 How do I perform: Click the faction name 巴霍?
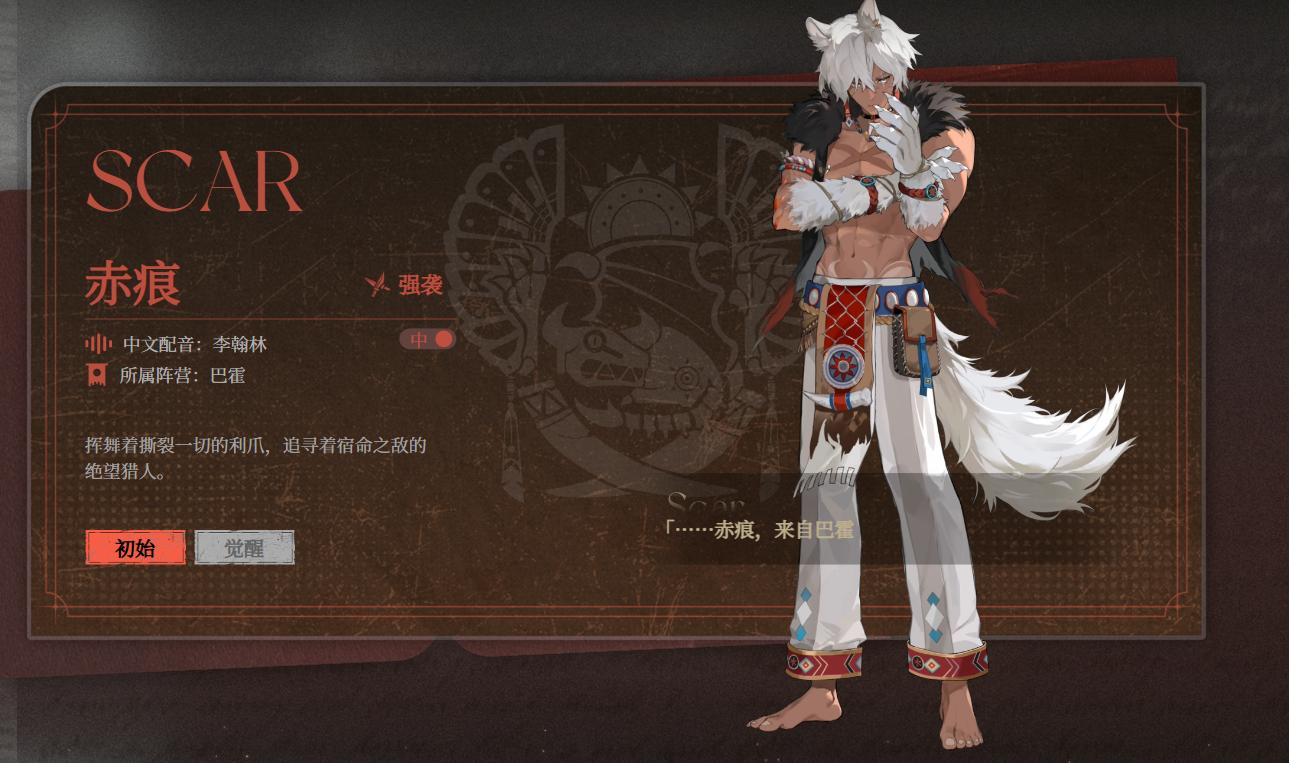pos(225,377)
